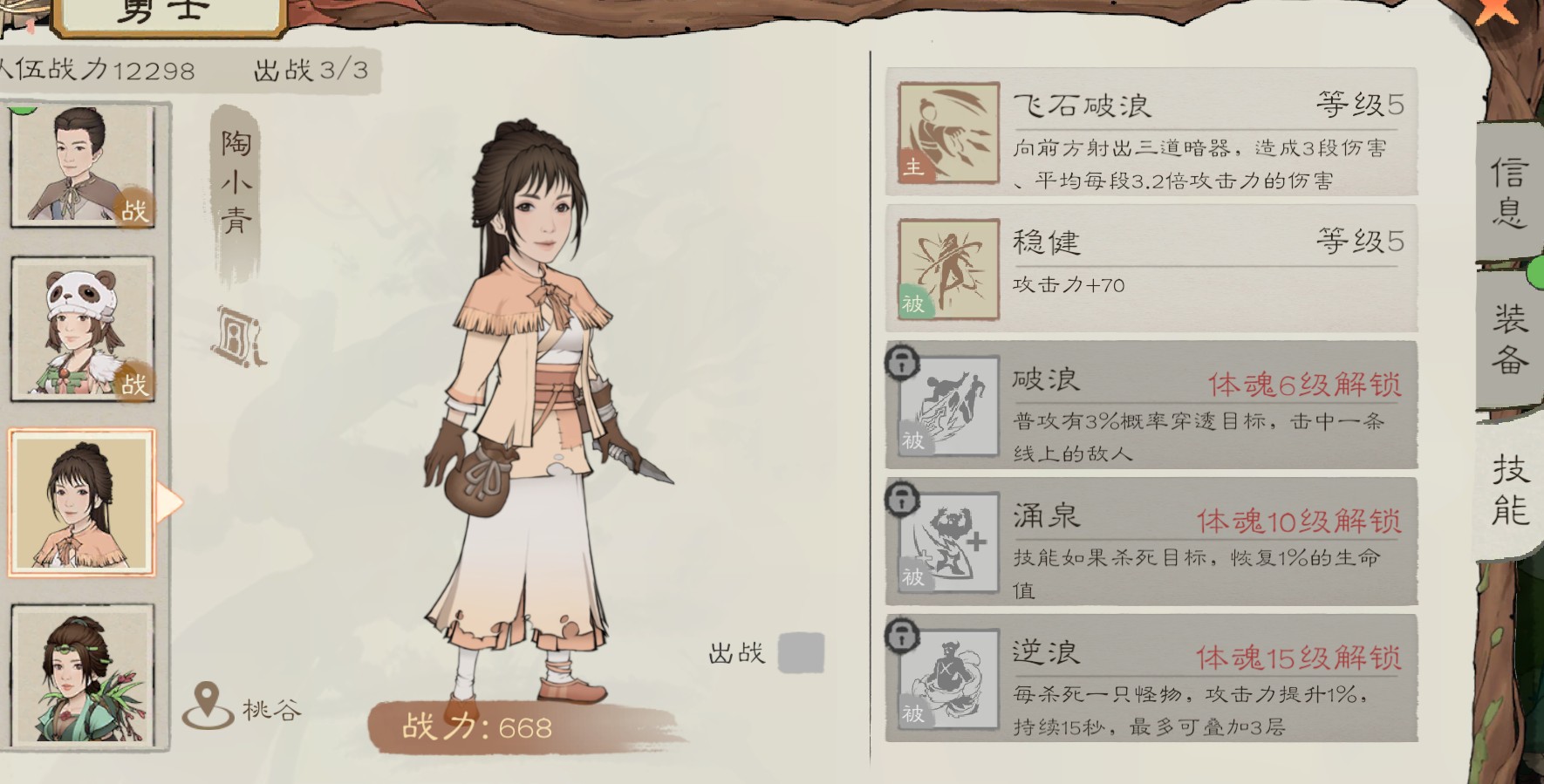Select the portrait of the panda-hat character
Image resolution: width=1544 pixels, height=784 pixels.
coord(83,328)
